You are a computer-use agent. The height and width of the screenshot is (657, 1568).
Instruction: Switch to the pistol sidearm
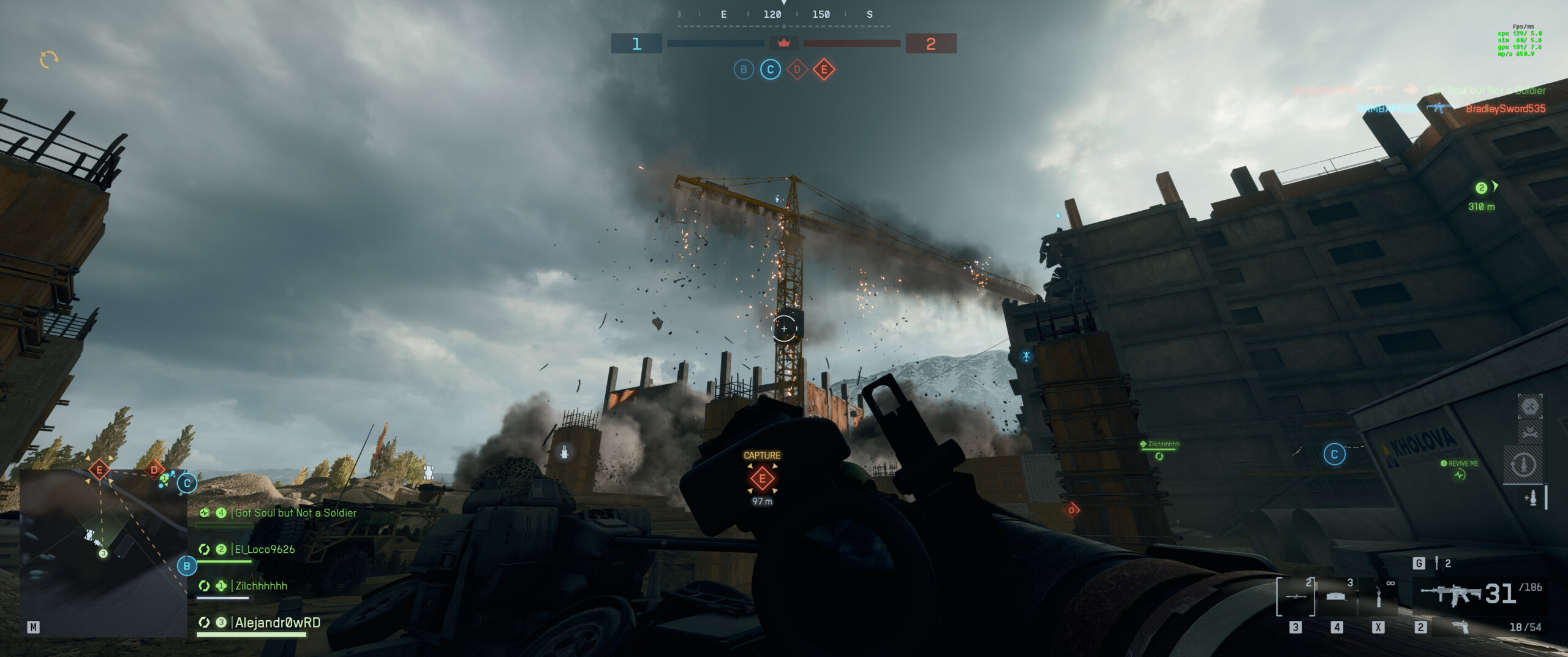tap(1460, 626)
